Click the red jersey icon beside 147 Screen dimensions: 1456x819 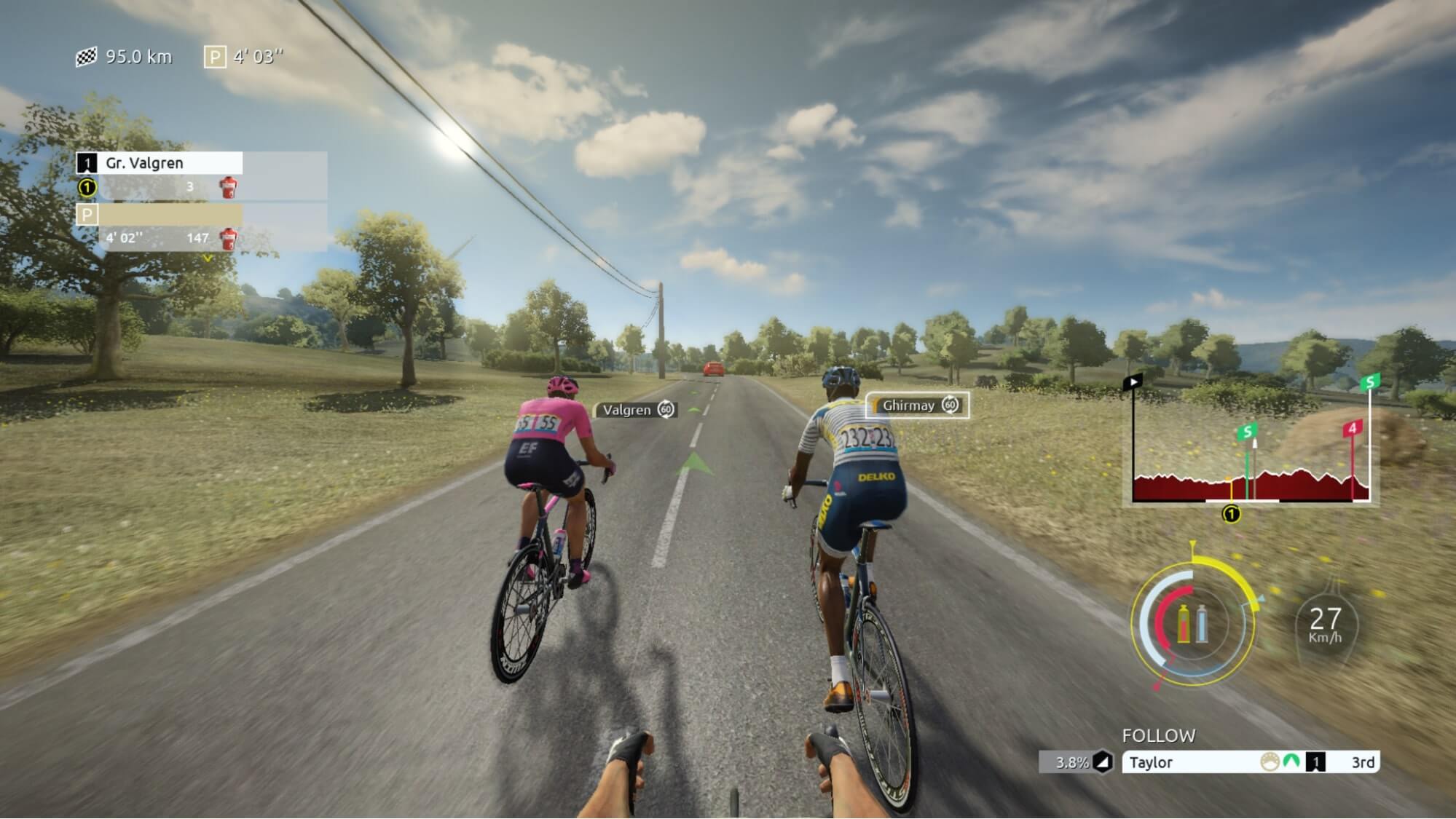pyautogui.click(x=228, y=238)
